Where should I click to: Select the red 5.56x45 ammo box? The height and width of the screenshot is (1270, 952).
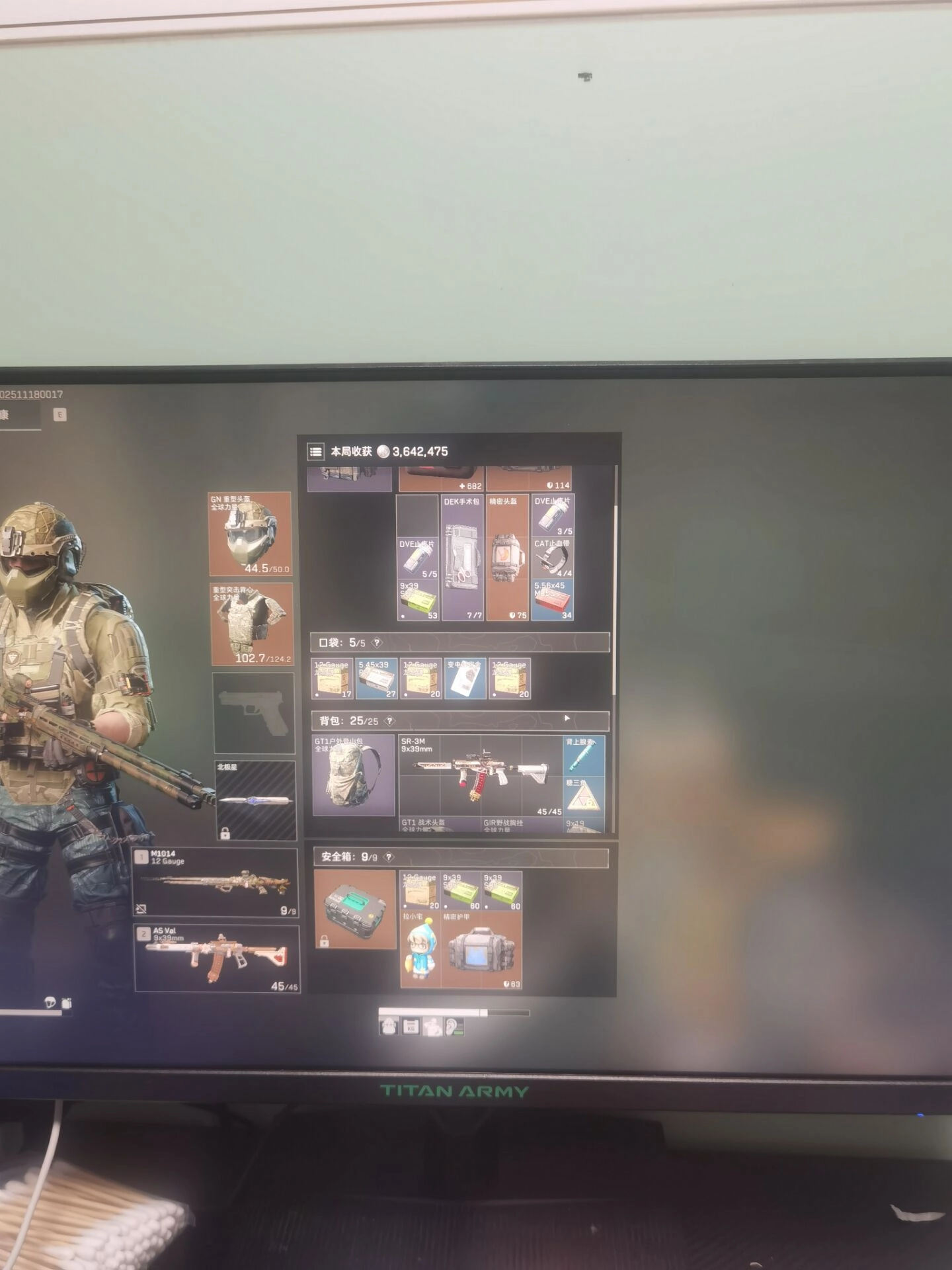tap(553, 601)
